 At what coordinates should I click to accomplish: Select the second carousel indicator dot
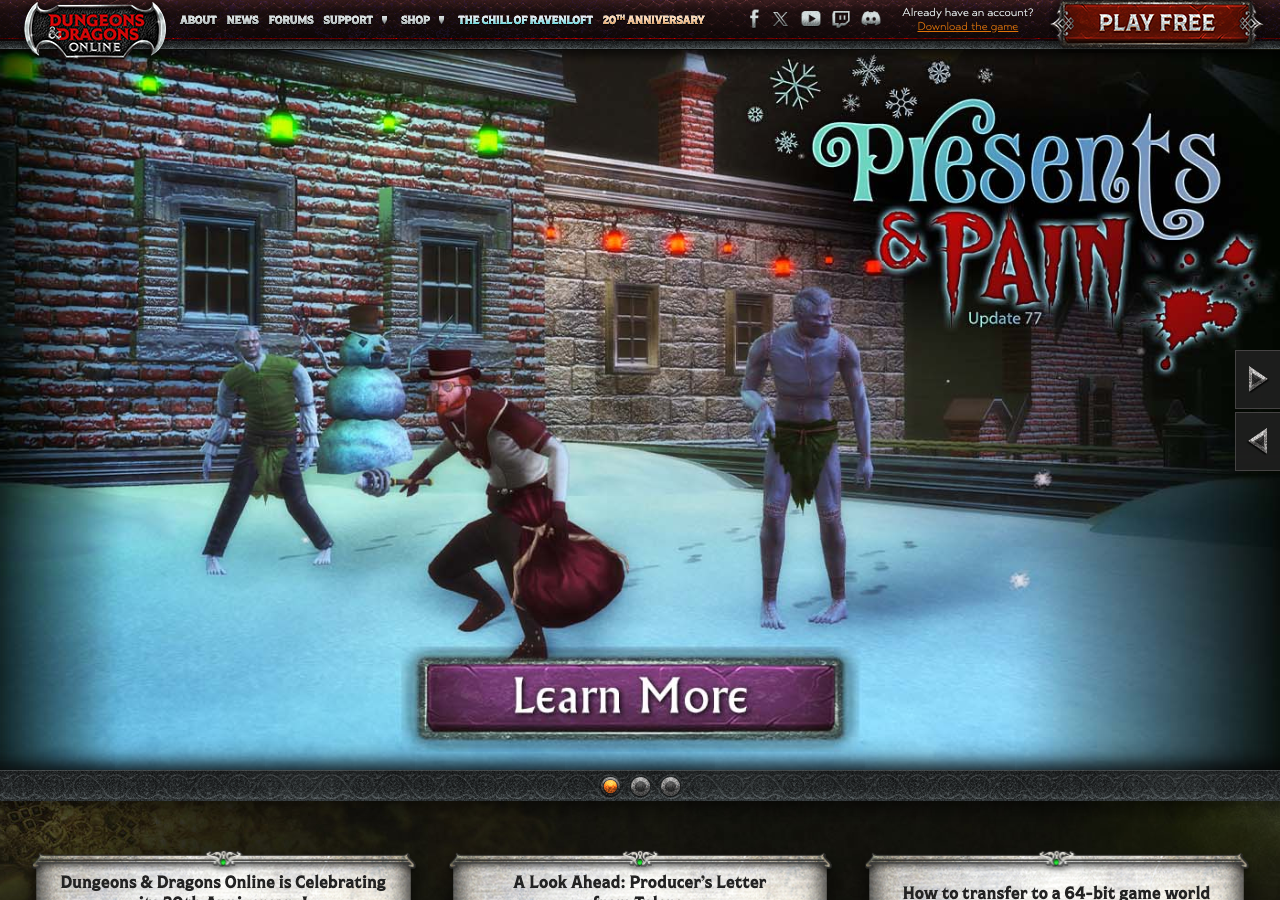coord(639,786)
